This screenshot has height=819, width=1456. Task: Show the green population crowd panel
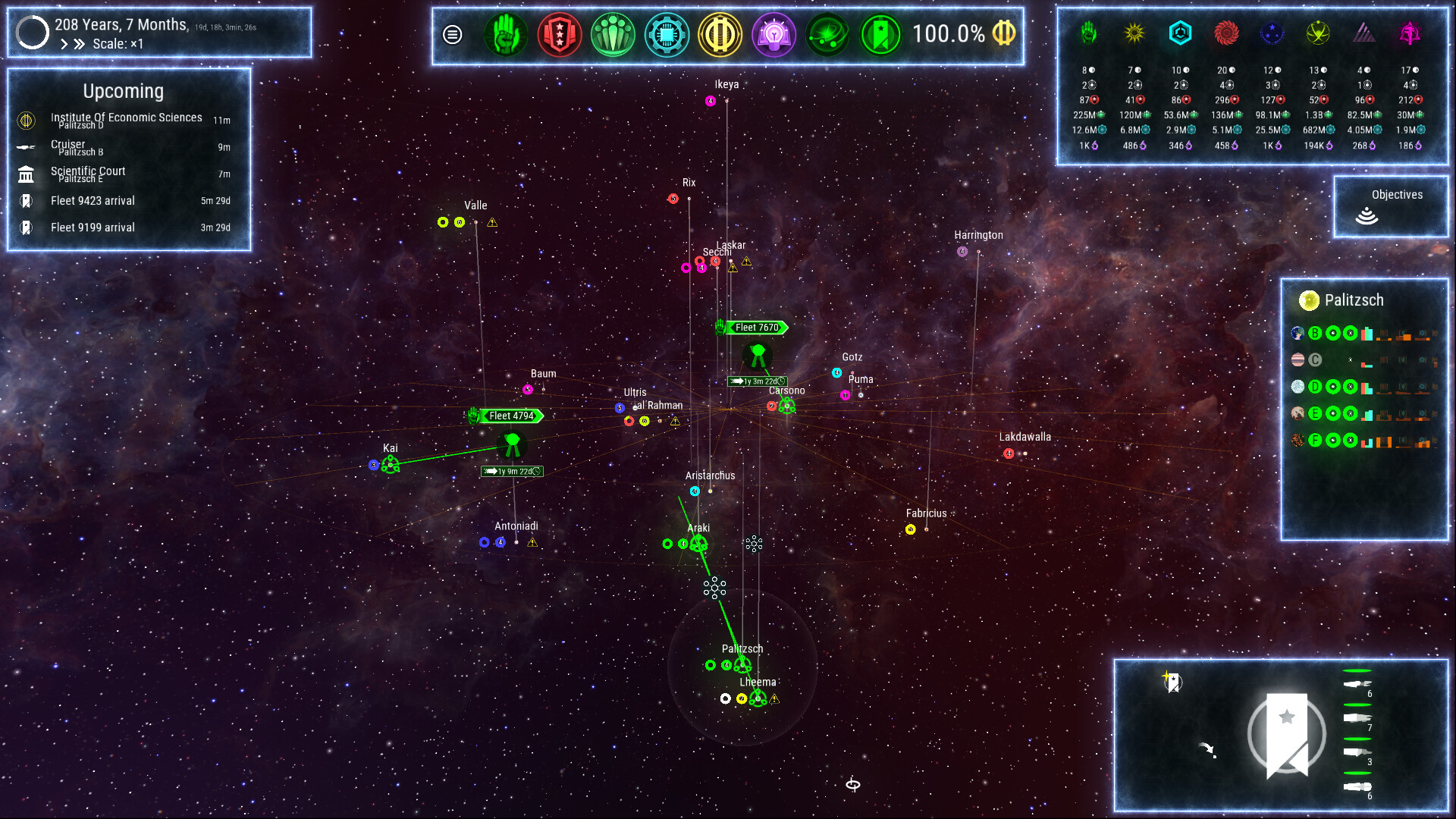pos(613,35)
